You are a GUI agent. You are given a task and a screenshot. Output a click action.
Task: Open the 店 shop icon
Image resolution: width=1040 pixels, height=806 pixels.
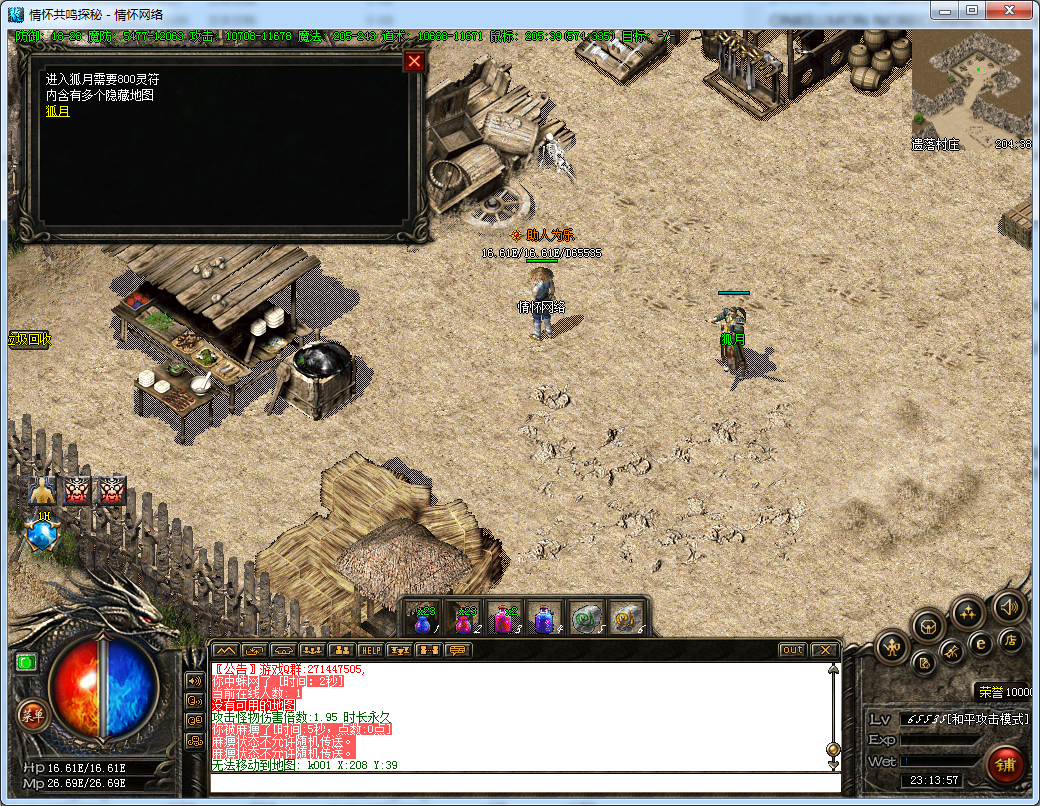coord(1011,641)
